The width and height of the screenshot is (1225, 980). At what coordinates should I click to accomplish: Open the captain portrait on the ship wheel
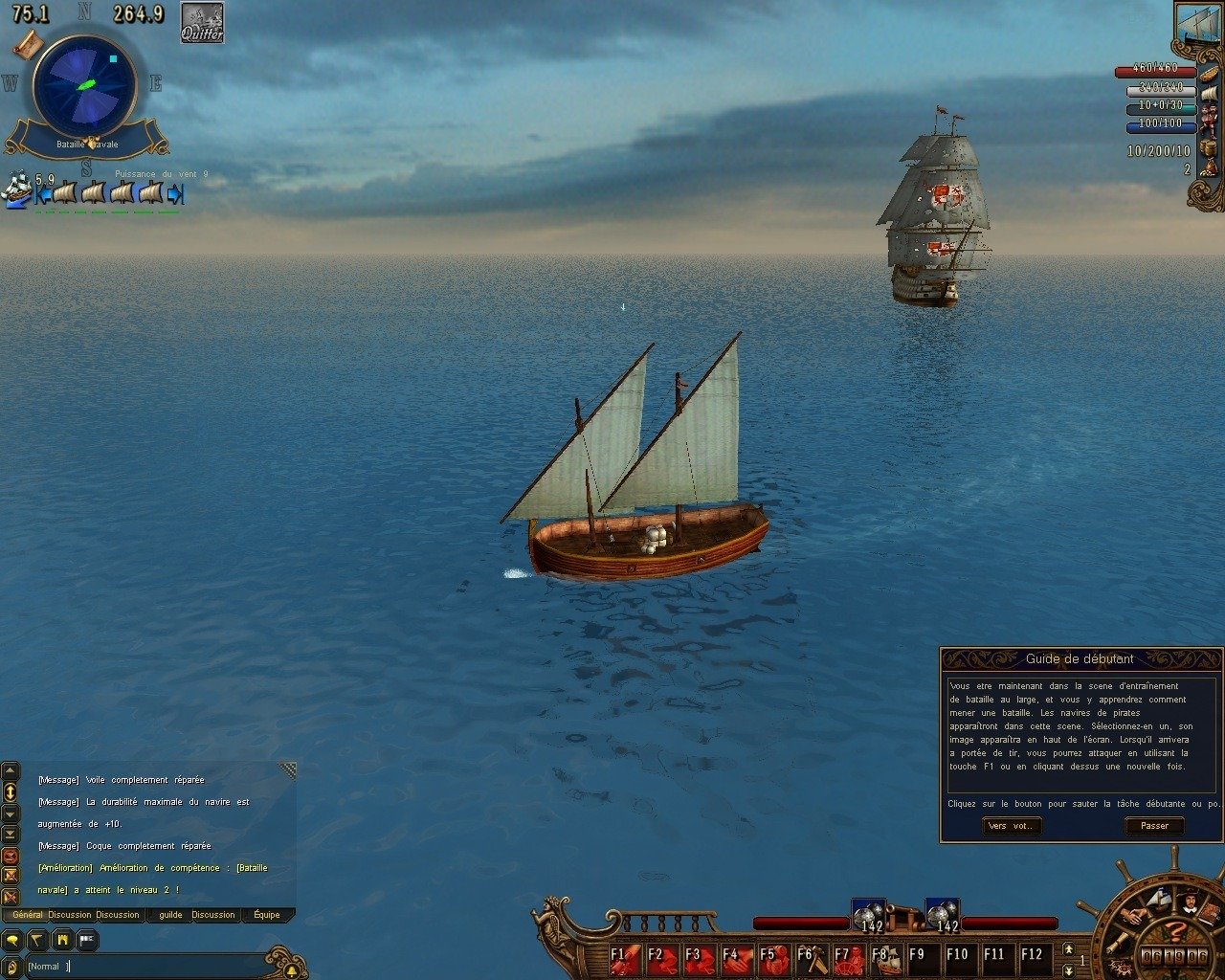pyautogui.click(x=1191, y=901)
